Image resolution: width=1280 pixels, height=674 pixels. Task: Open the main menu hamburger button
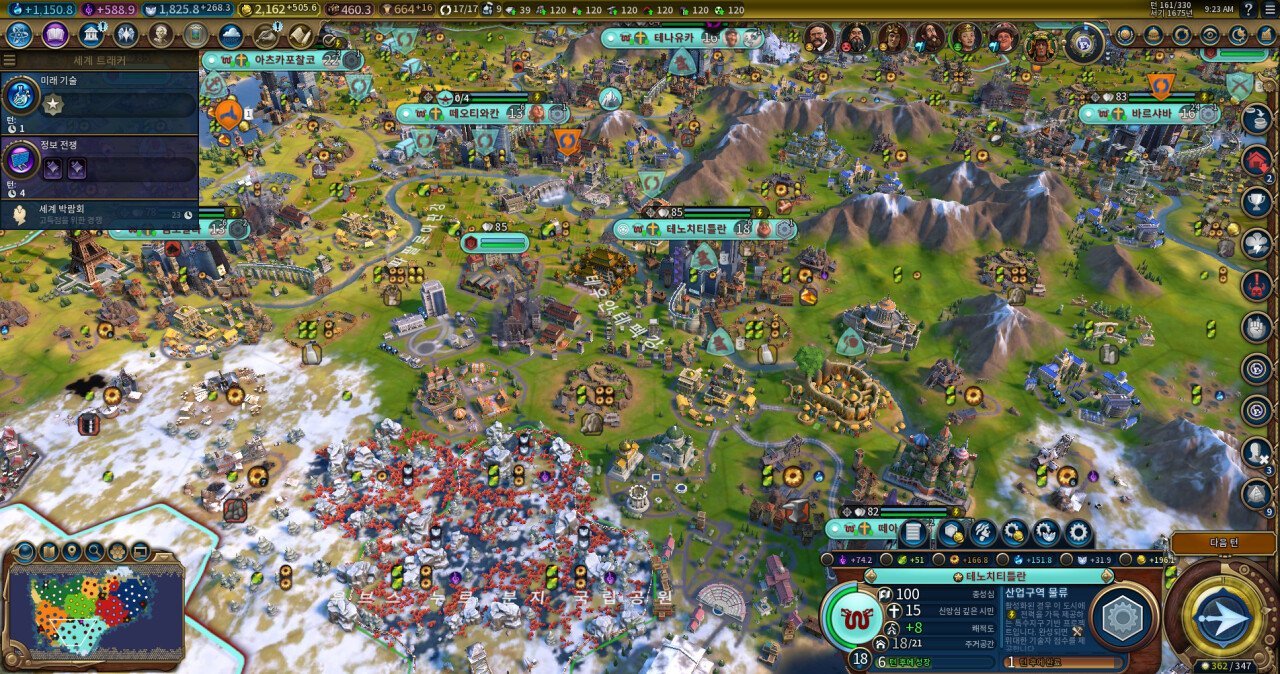(1268, 9)
